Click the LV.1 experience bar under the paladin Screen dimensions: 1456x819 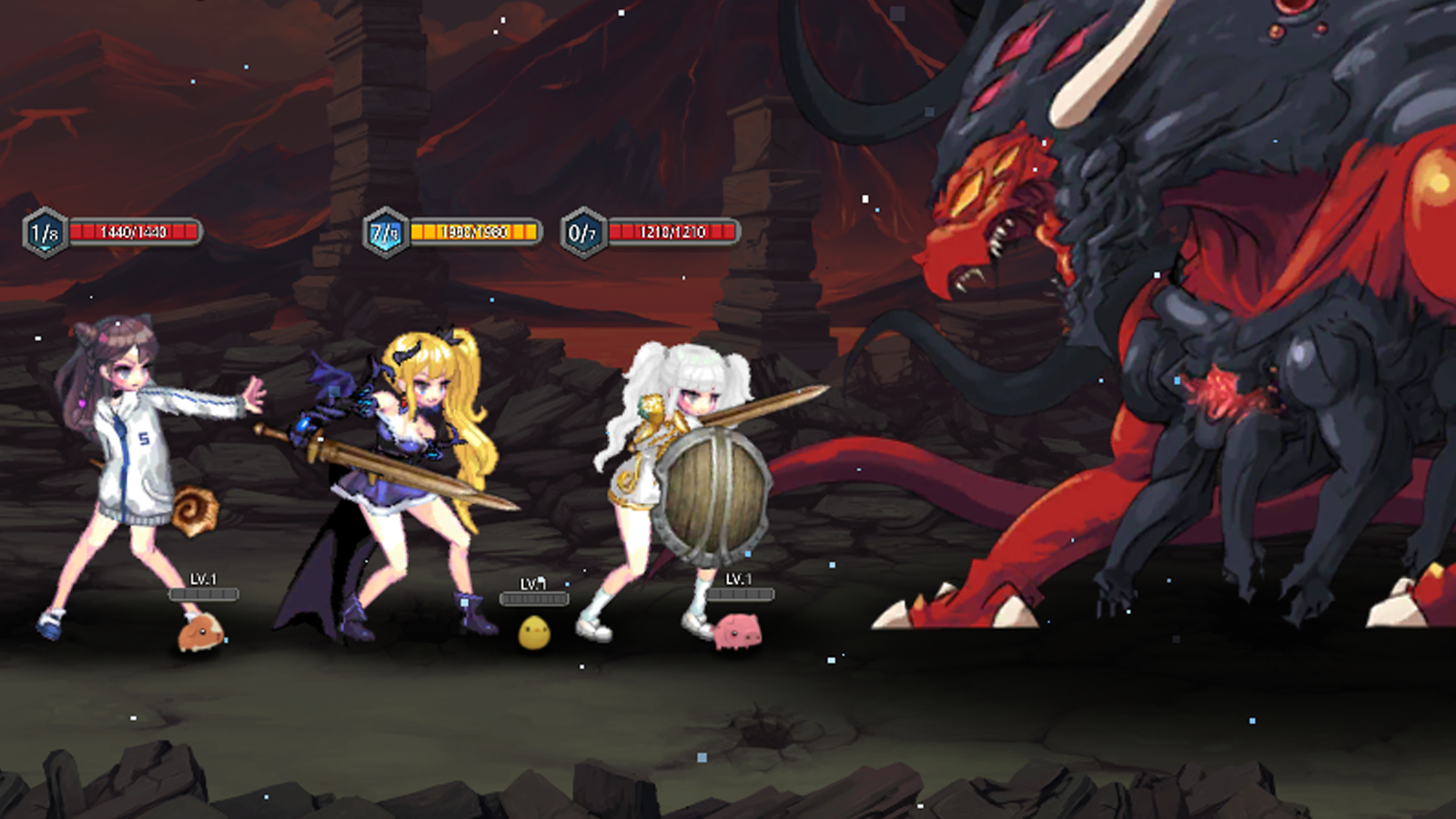(x=739, y=592)
